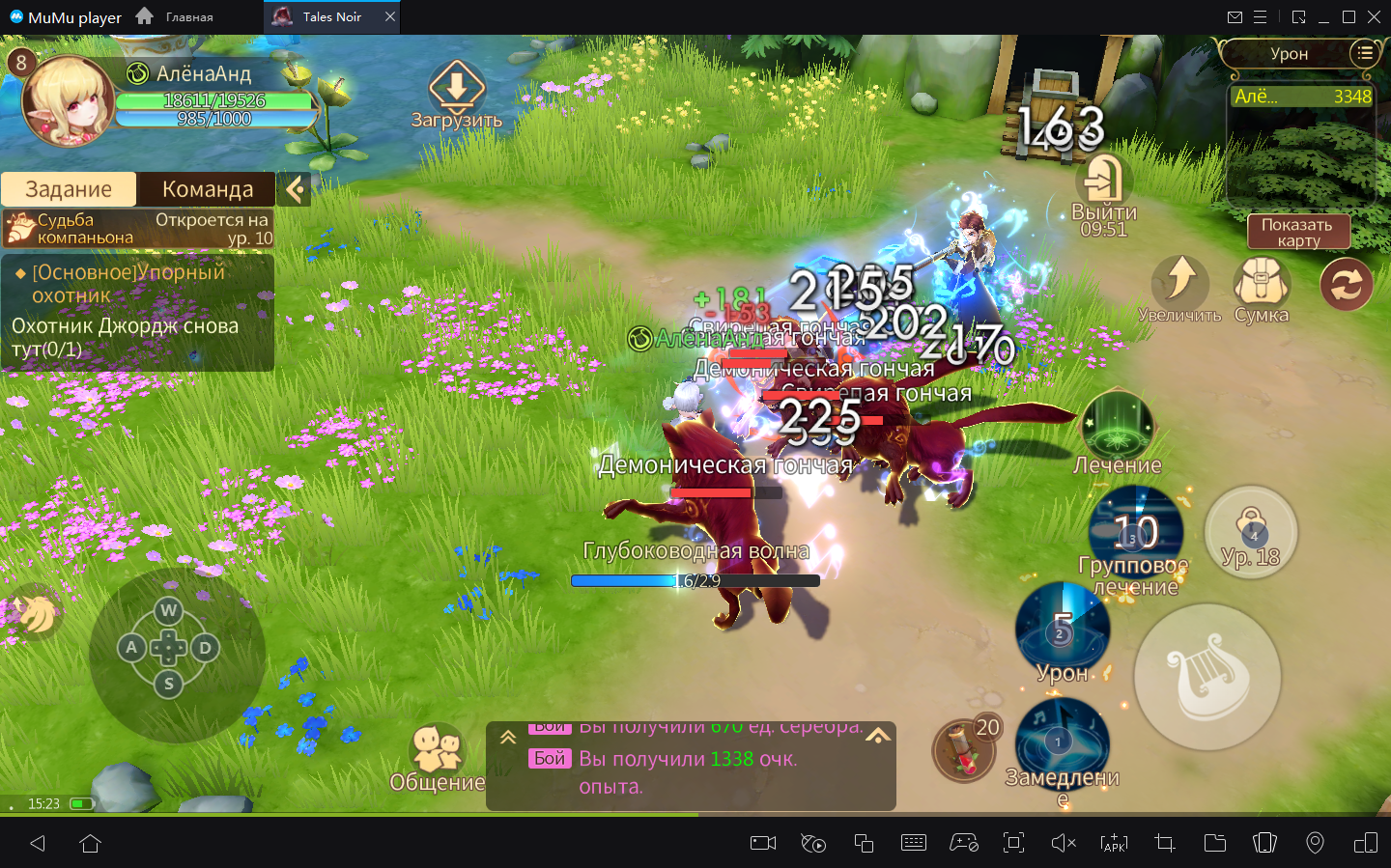Open the Общение chat menu

(437, 751)
